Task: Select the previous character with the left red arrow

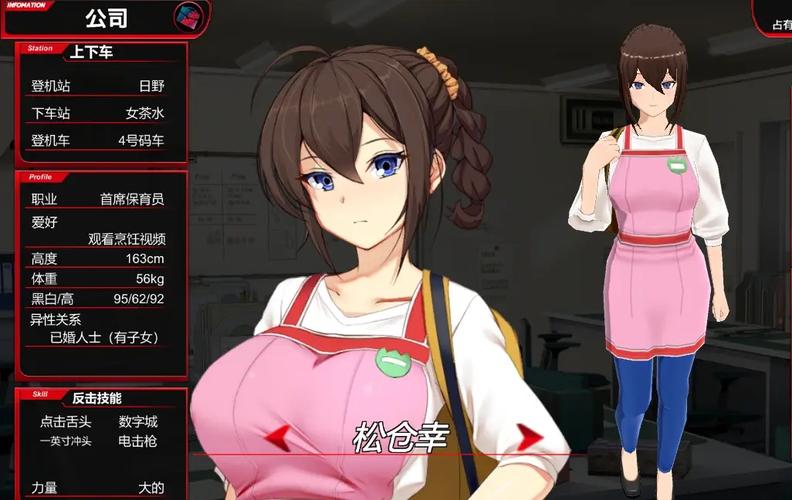Action: pyautogui.click(x=277, y=435)
